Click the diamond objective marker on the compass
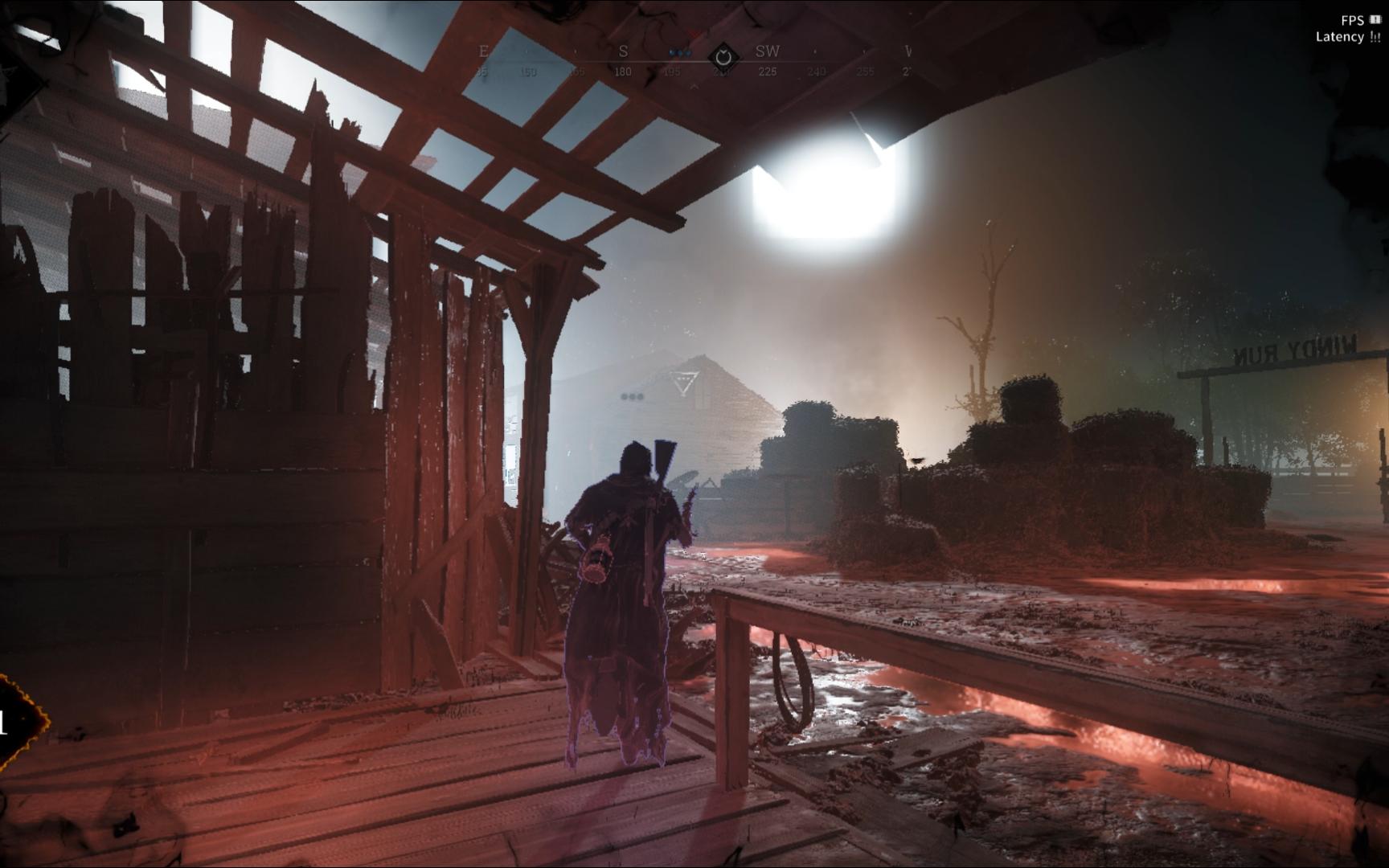Viewport: 1389px width, 868px height. click(x=723, y=57)
